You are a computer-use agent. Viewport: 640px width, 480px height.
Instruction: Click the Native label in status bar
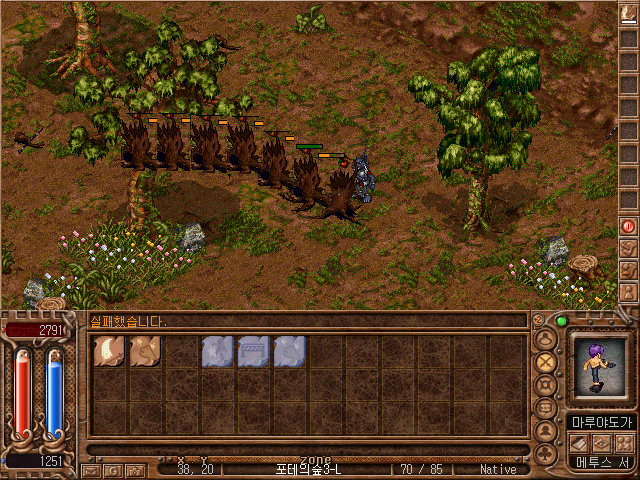[x=498, y=469]
